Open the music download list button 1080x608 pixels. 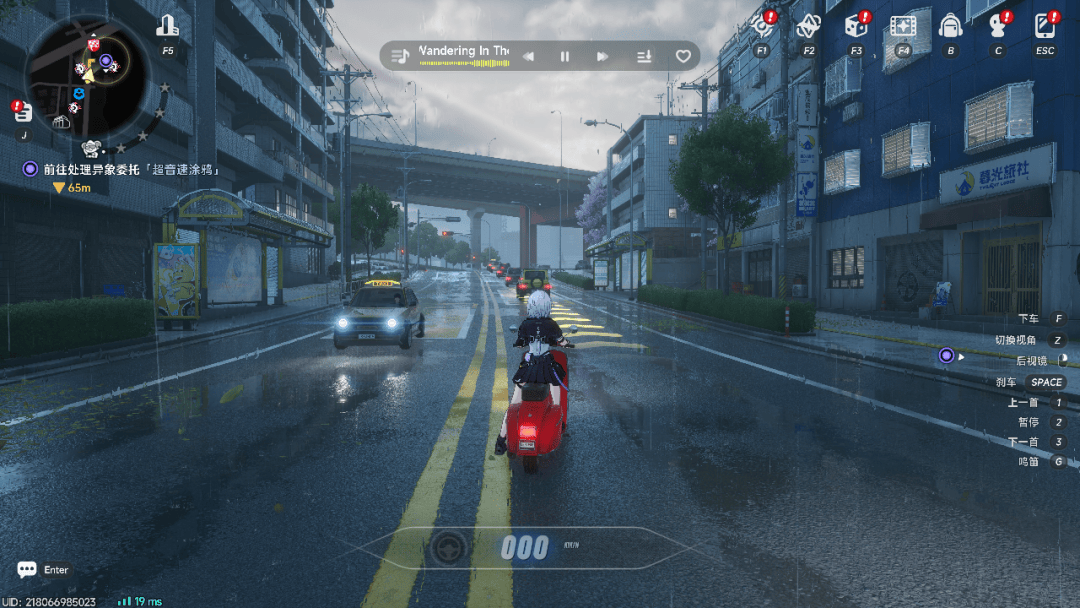point(645,56)
